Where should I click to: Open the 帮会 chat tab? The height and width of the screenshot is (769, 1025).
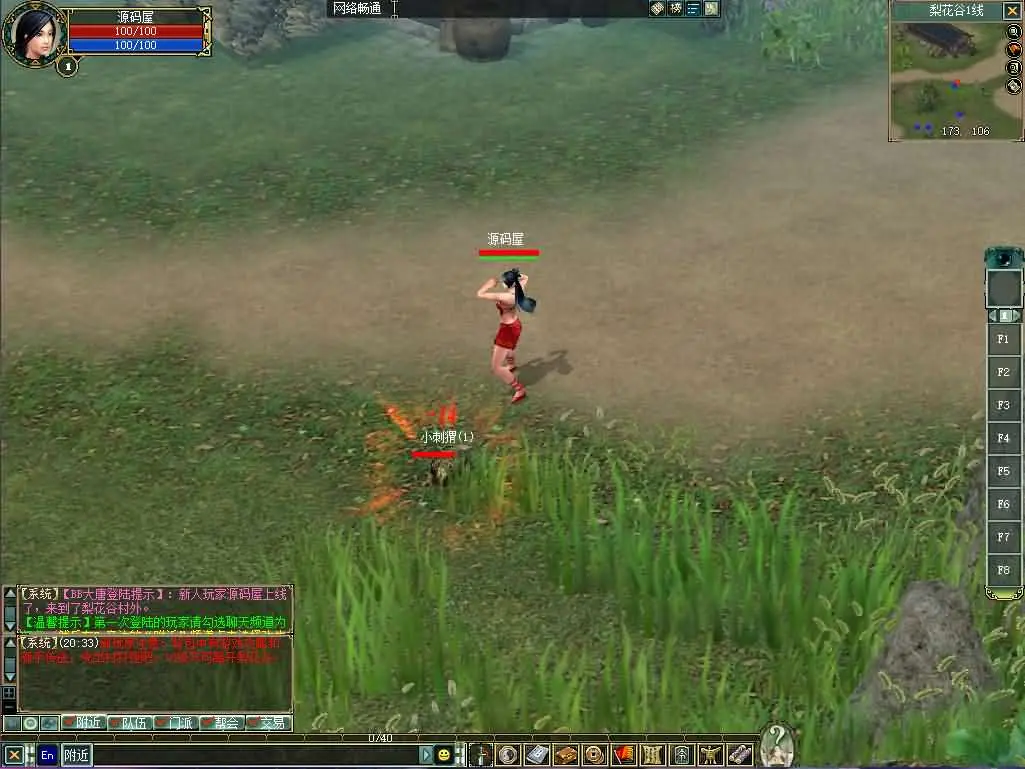click(220, 723)
